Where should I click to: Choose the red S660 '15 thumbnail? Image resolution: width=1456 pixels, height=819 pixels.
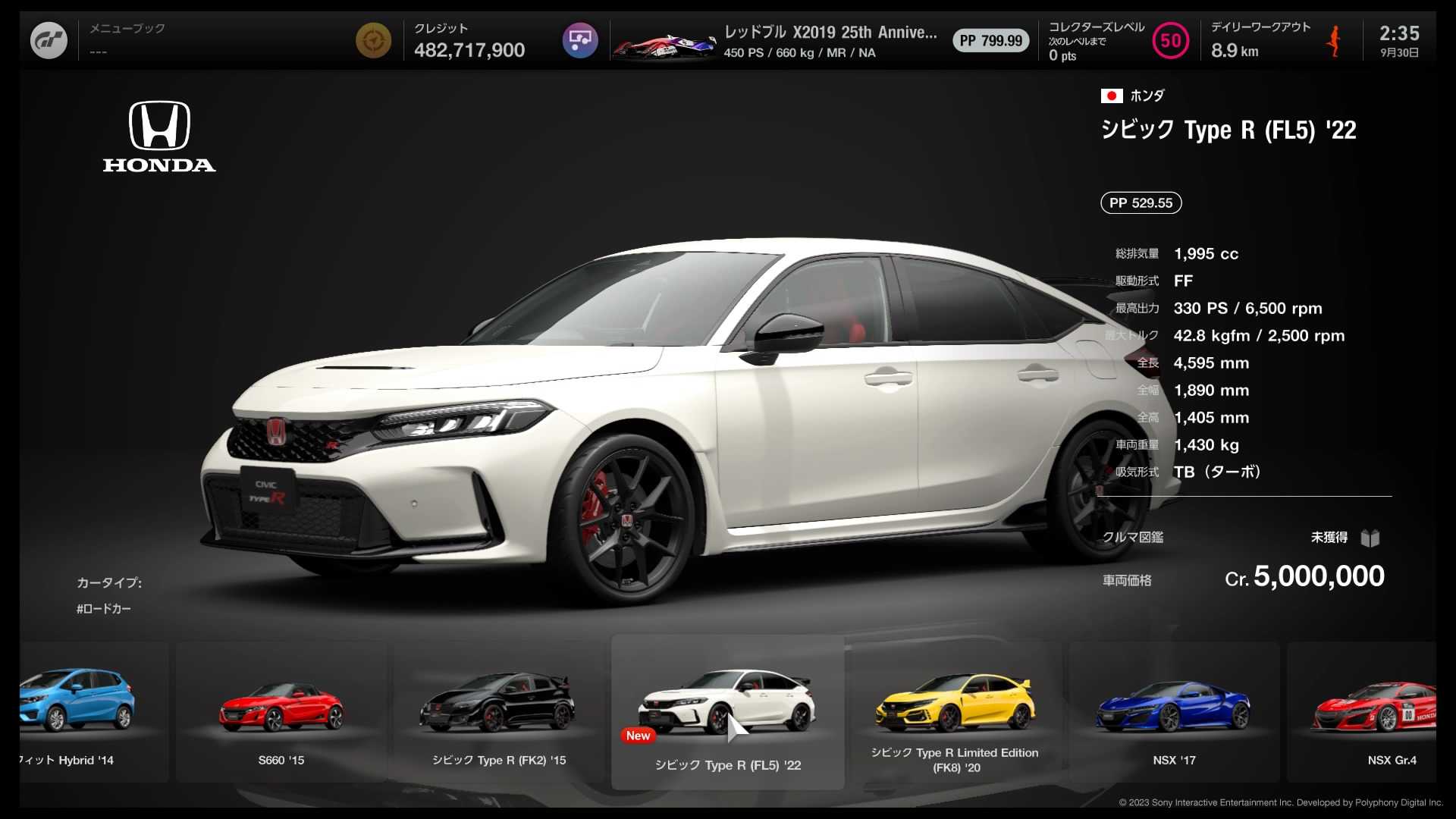coord(281,713)
